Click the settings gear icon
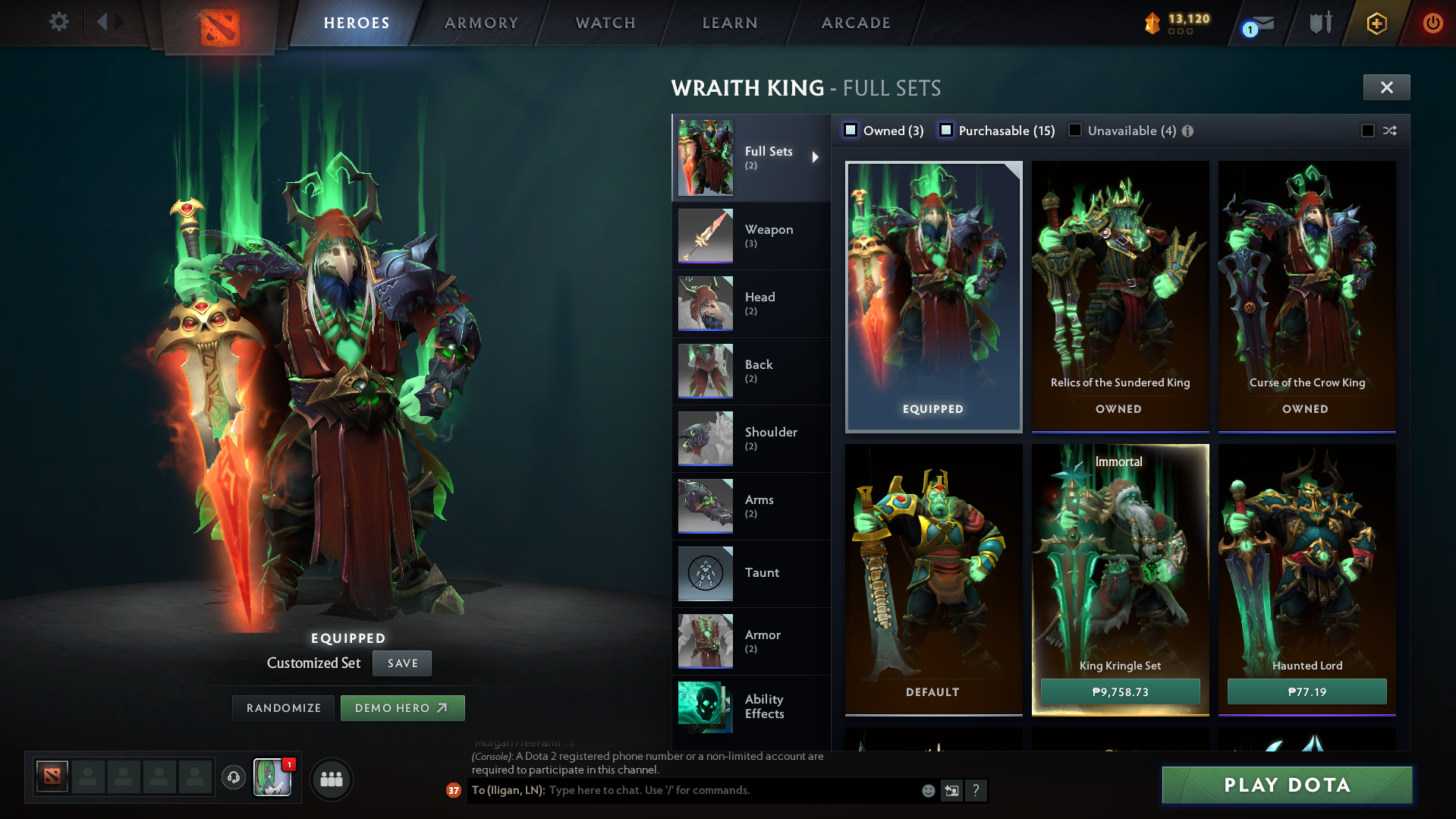The image size is (1456, 819). coord(58,22)
